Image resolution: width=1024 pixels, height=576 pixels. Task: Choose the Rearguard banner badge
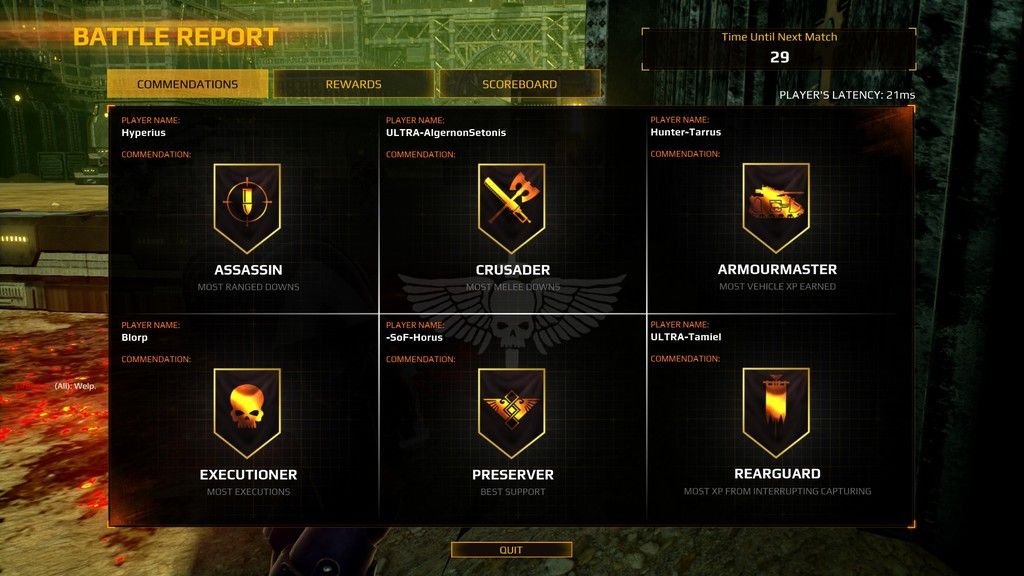(x=776, y=412)
